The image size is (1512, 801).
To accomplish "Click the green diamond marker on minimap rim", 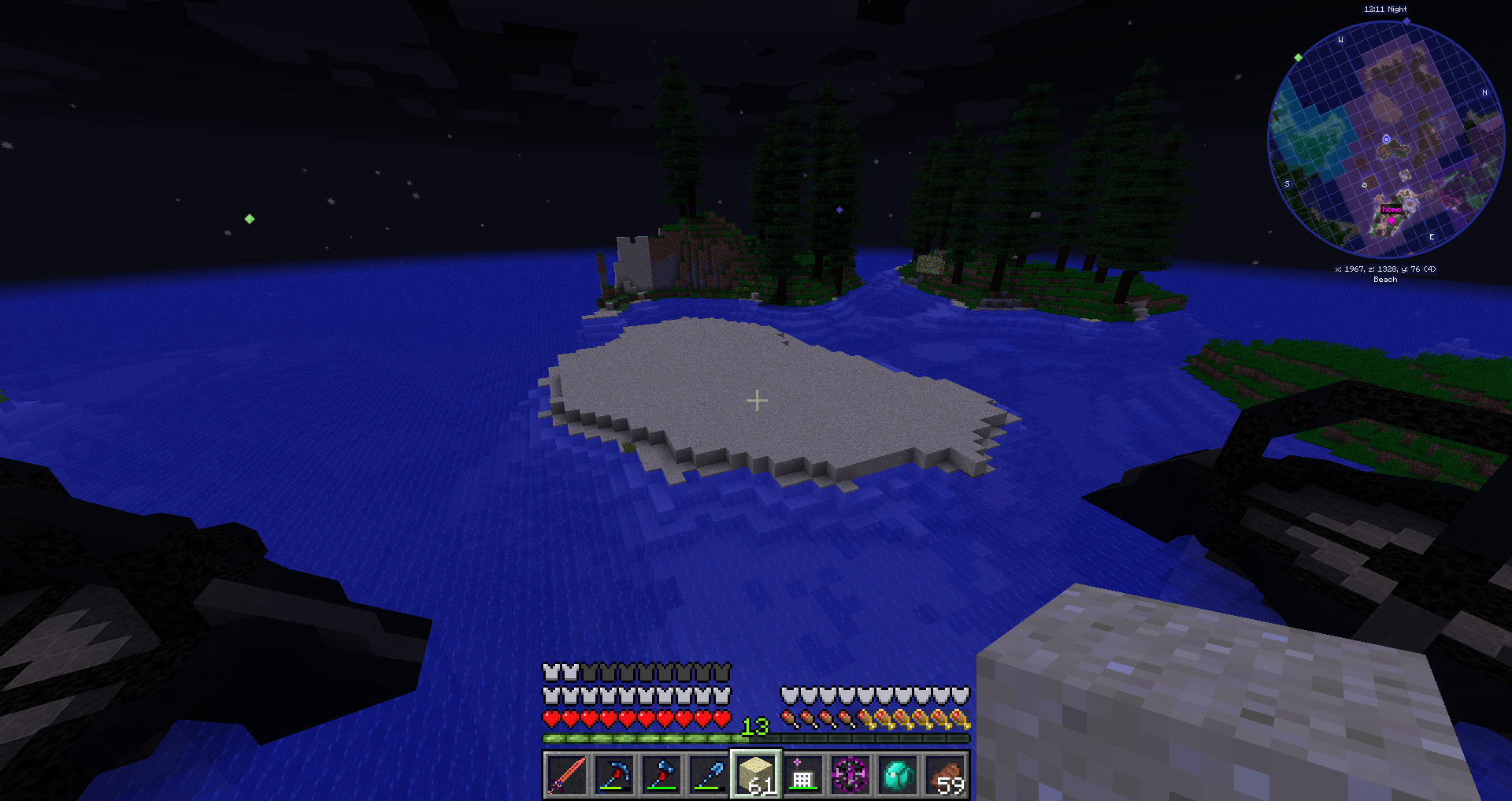I will (1298, 57).
